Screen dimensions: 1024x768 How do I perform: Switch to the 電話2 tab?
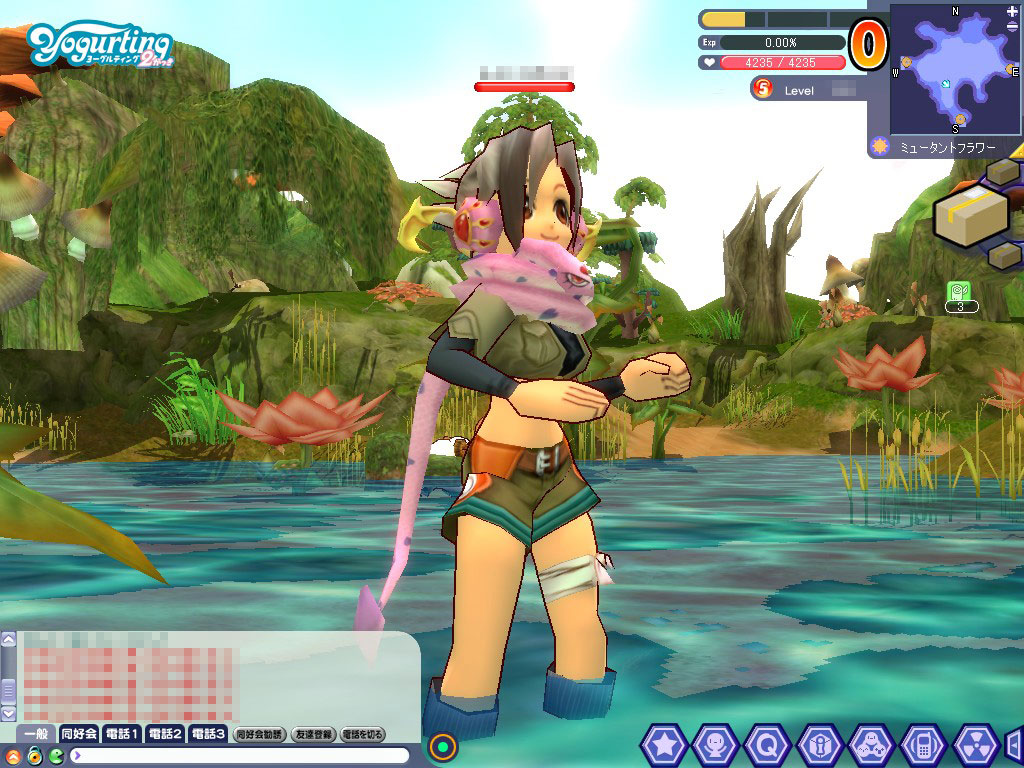(x=165, y=734)
